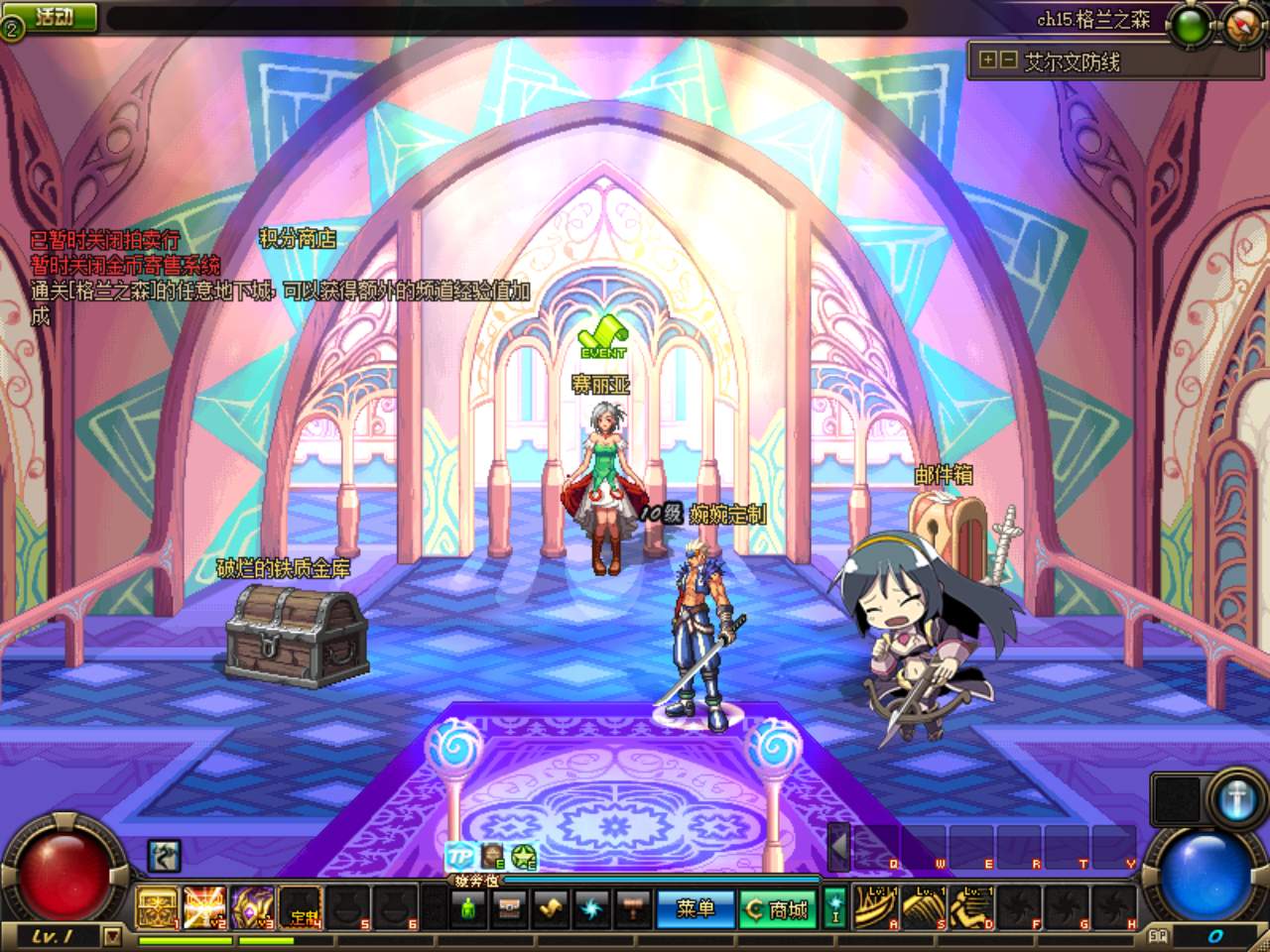Open the 商城 cash shop
The image size is (1270, 952).
click(780, 907)
